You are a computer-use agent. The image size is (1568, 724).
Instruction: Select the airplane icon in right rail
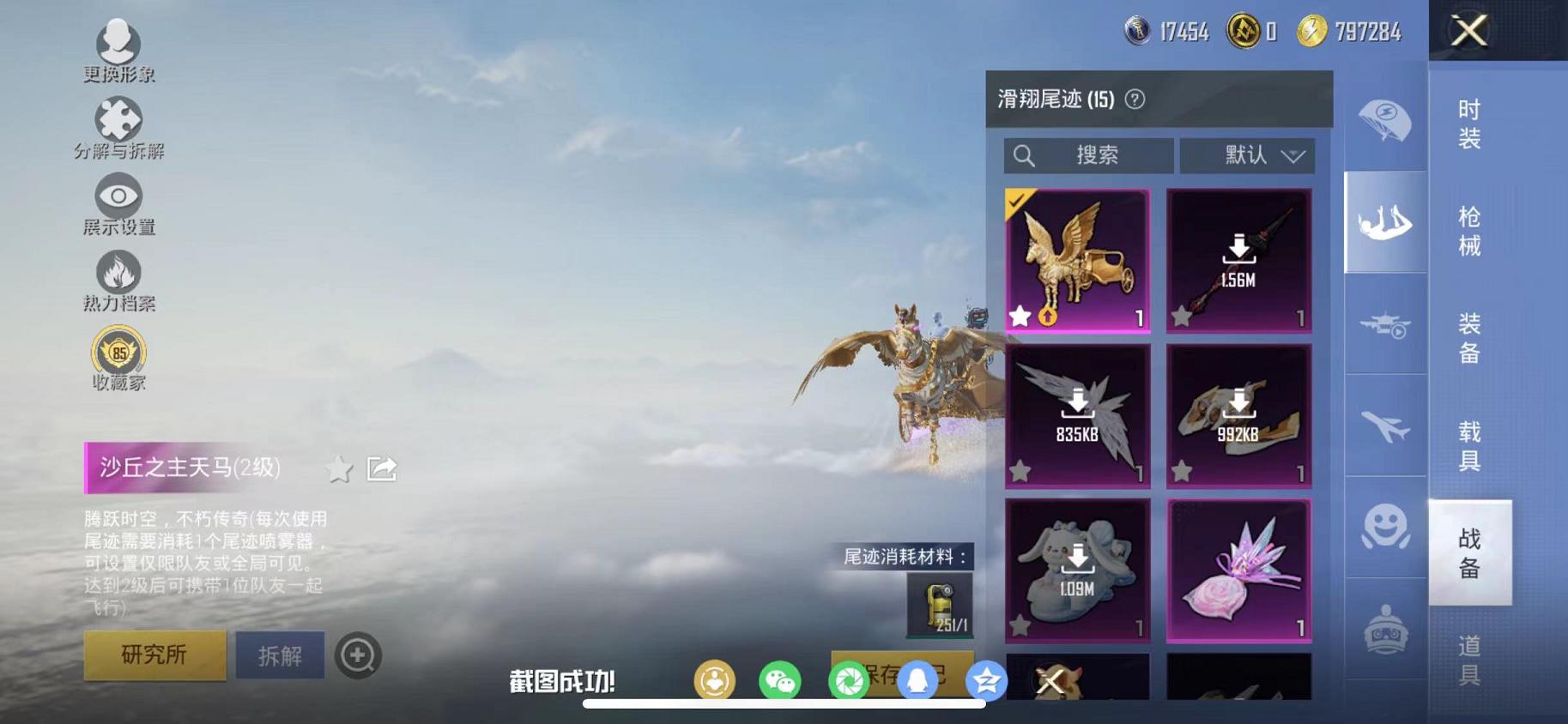[x=1384, y=427]
